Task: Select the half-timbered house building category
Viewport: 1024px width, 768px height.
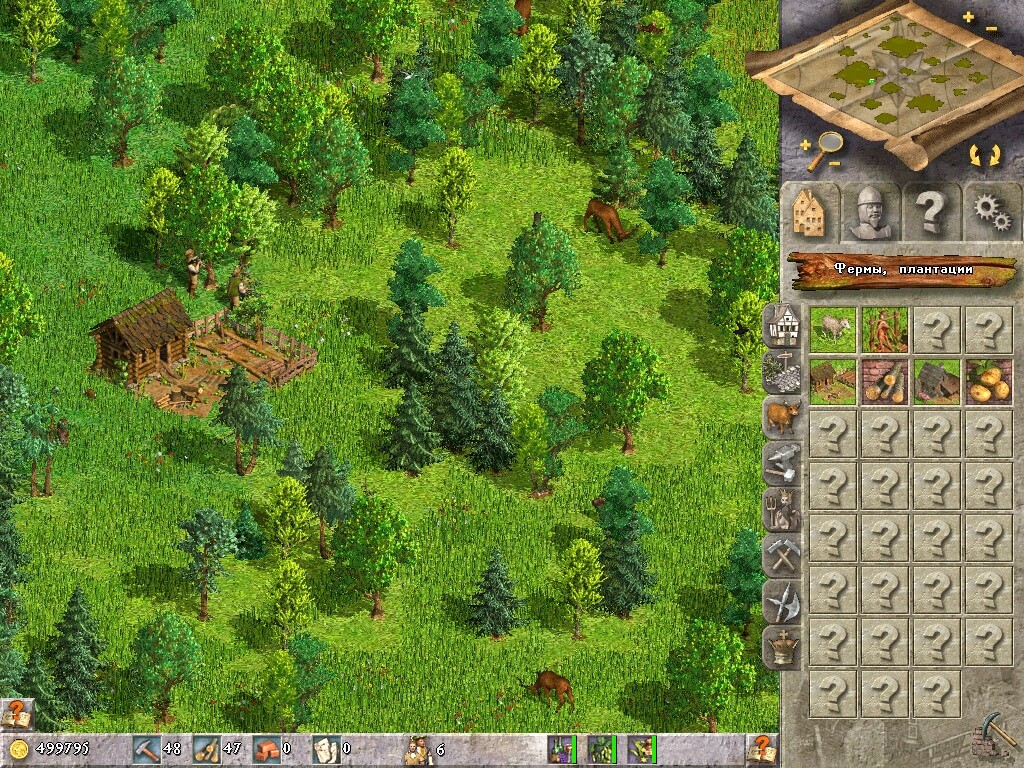Action: (x=782, y=323)
